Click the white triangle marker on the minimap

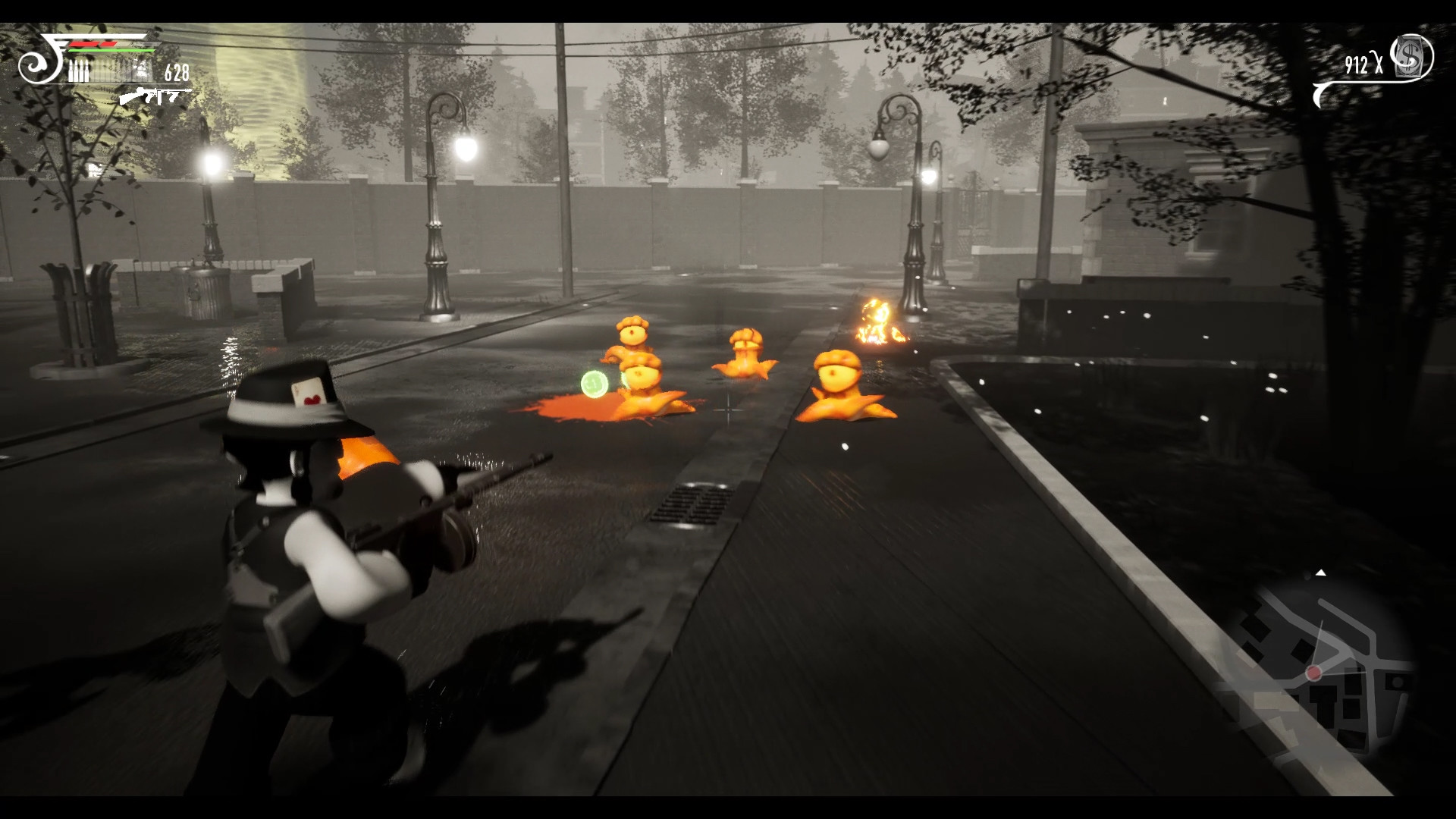pyautogui.click(x=1321, y=573)
